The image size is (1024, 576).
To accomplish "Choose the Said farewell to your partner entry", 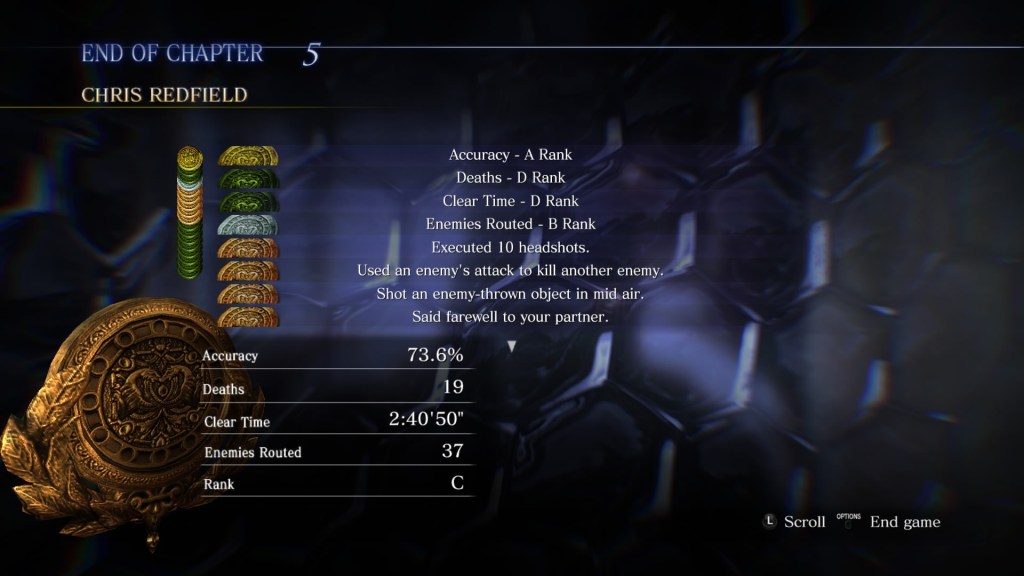I will [x=510, y=317].
